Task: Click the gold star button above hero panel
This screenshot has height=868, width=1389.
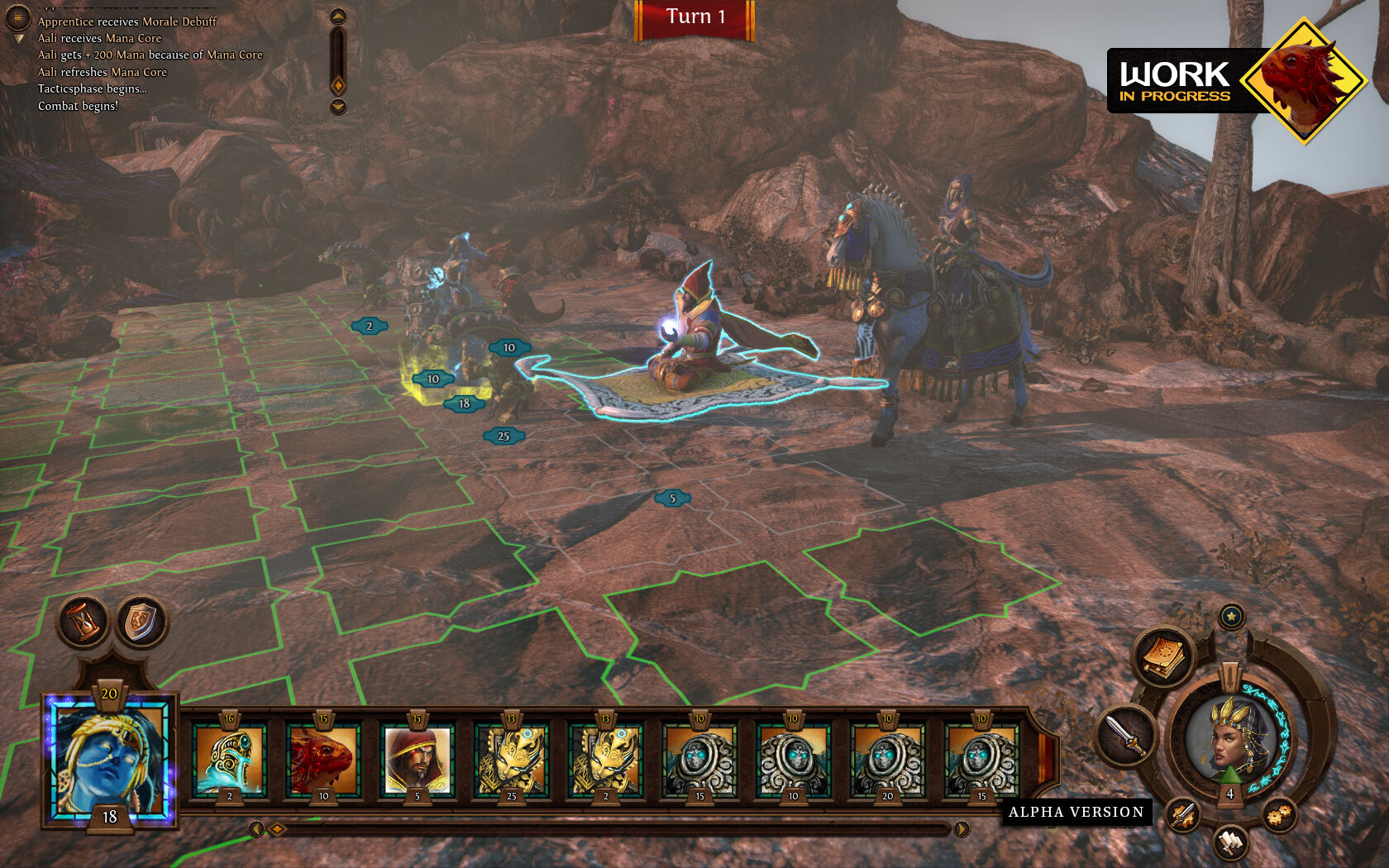Action: [1232, 616]
